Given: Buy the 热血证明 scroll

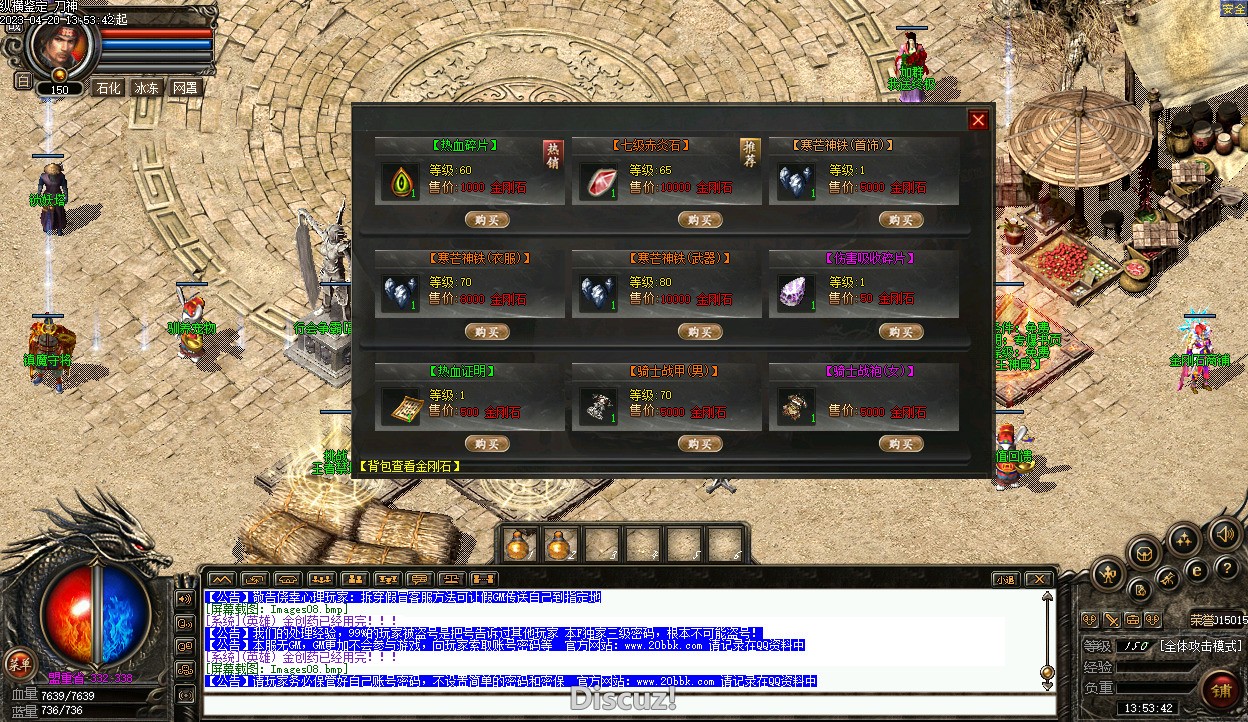Looking at the screenshot, I should [487, 444].
